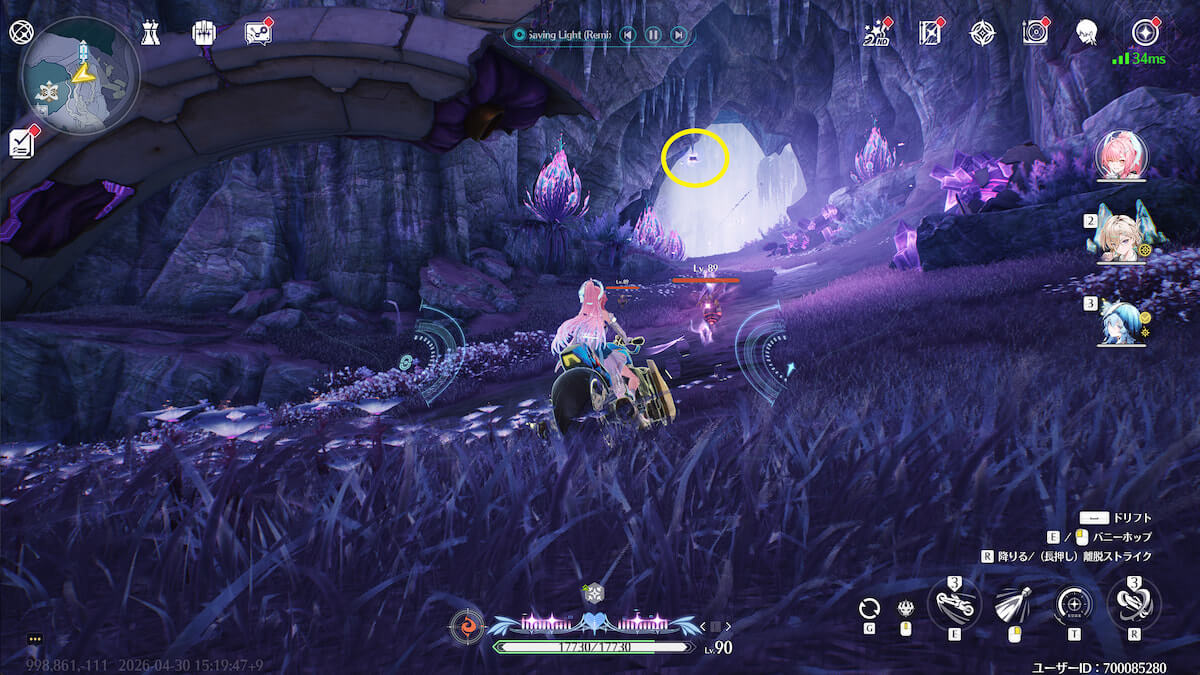This screenshot has height=675, width=1200.
Task: Open the chess-piece icon menu
Action: [x=151, y=33]
